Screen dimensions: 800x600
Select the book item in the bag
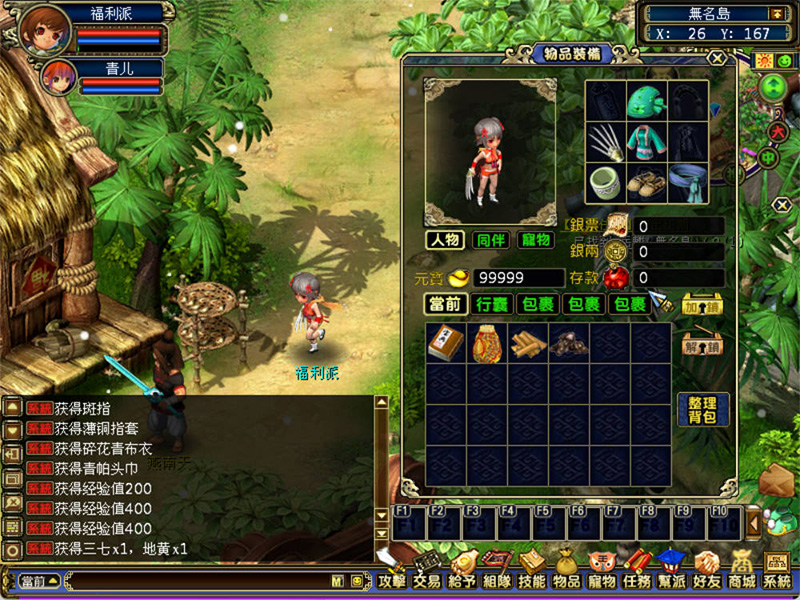pos(444,343)
